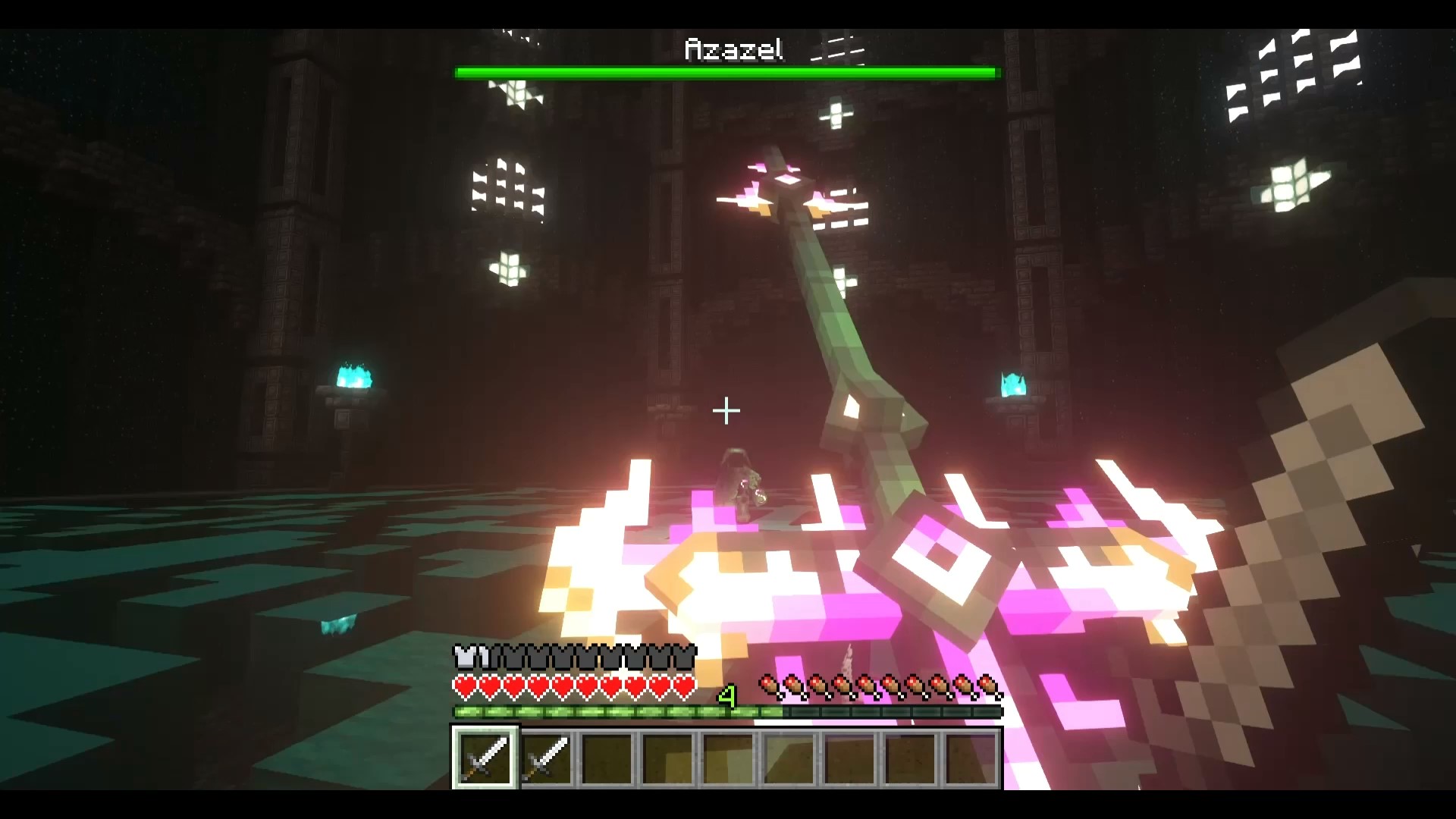1456x819 pixels.
Task: Select the highlighted active hotbar slot
Action: click(x=485, y=758)
